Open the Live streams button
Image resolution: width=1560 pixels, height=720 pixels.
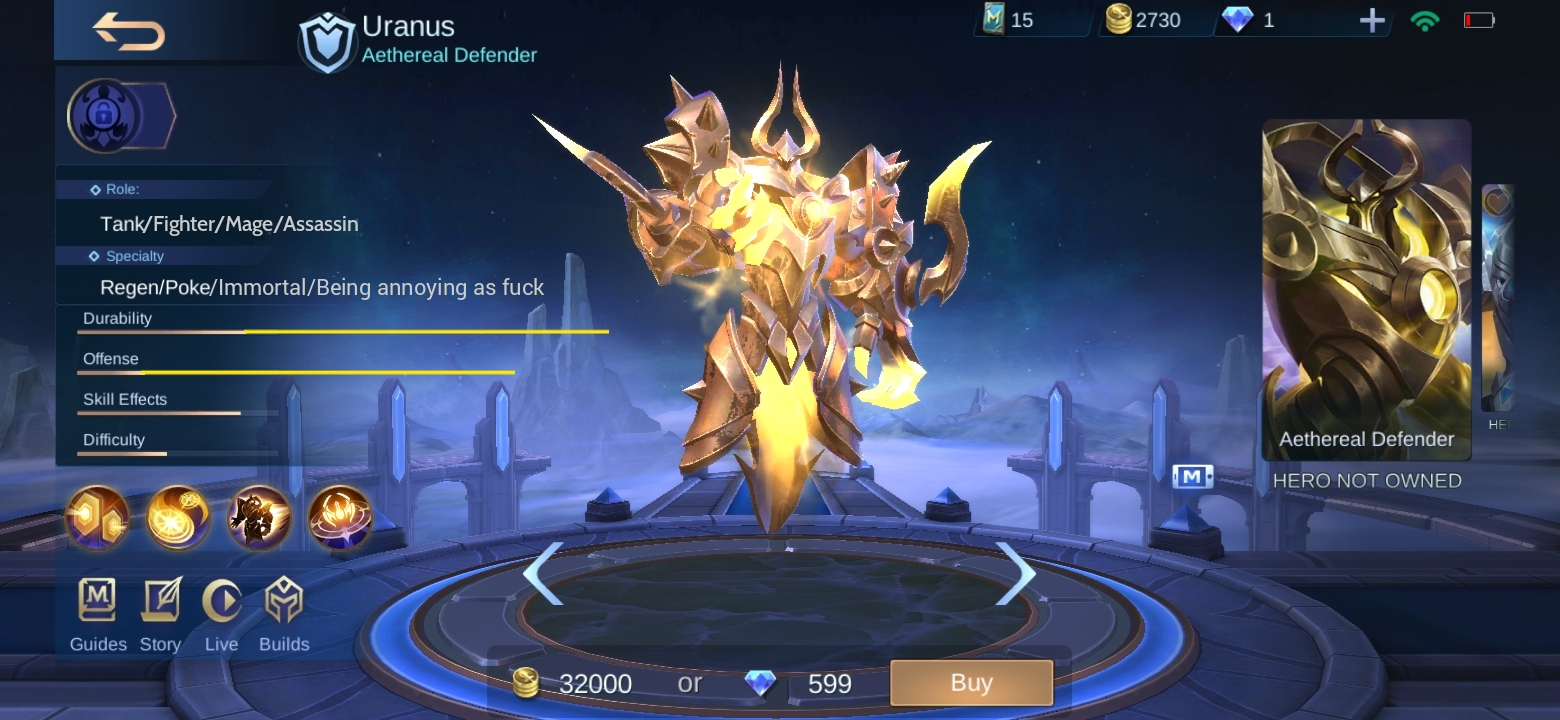pyautogui.click(x=221, y=614)
